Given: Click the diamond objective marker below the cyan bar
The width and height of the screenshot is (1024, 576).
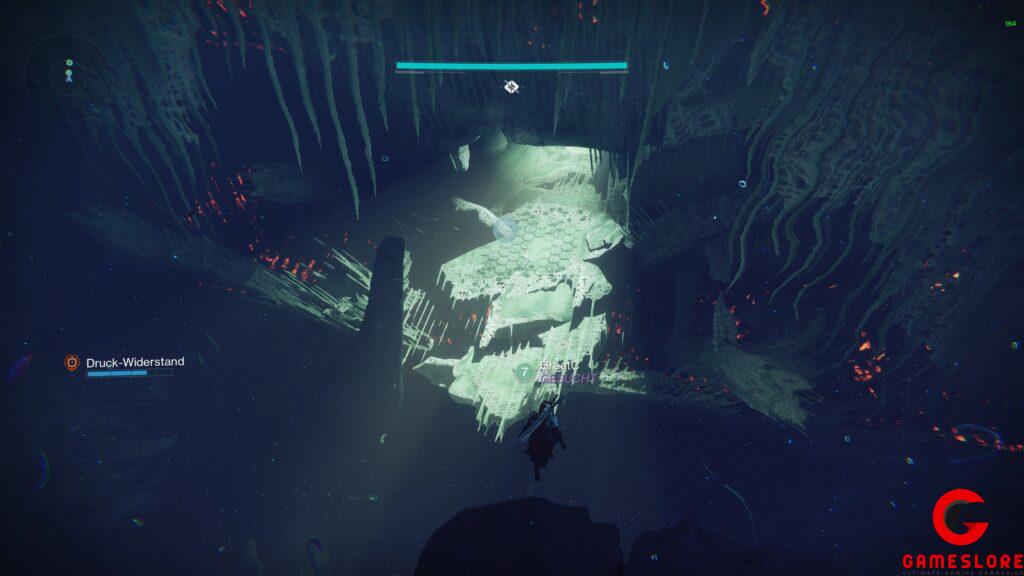Looking at the screenshot, I should pyautogui.click(x=511, y=87).
